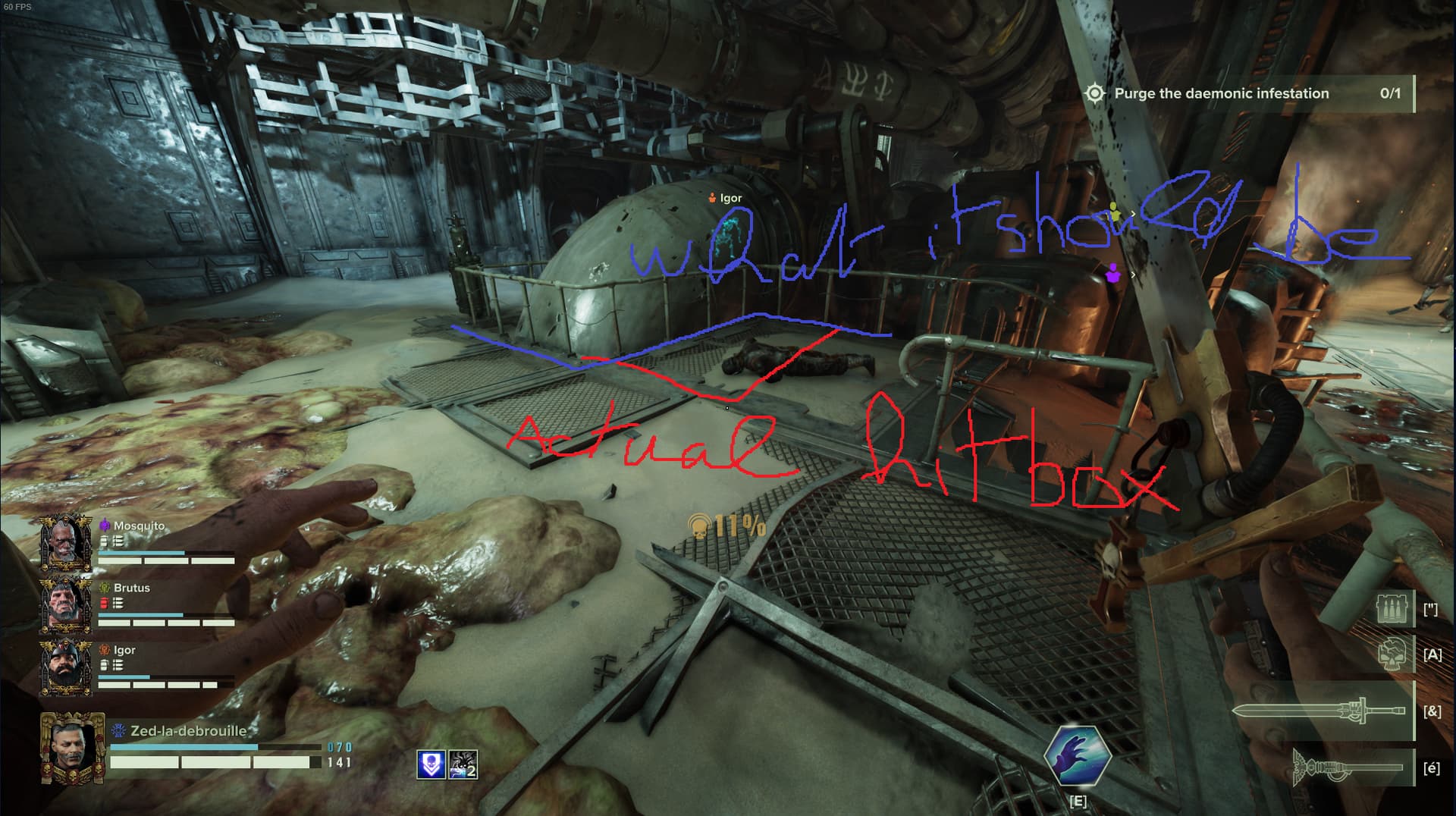Choose Igor's portrait in the team list
The height and width of the screenshot is (816, 1456).
66,667
